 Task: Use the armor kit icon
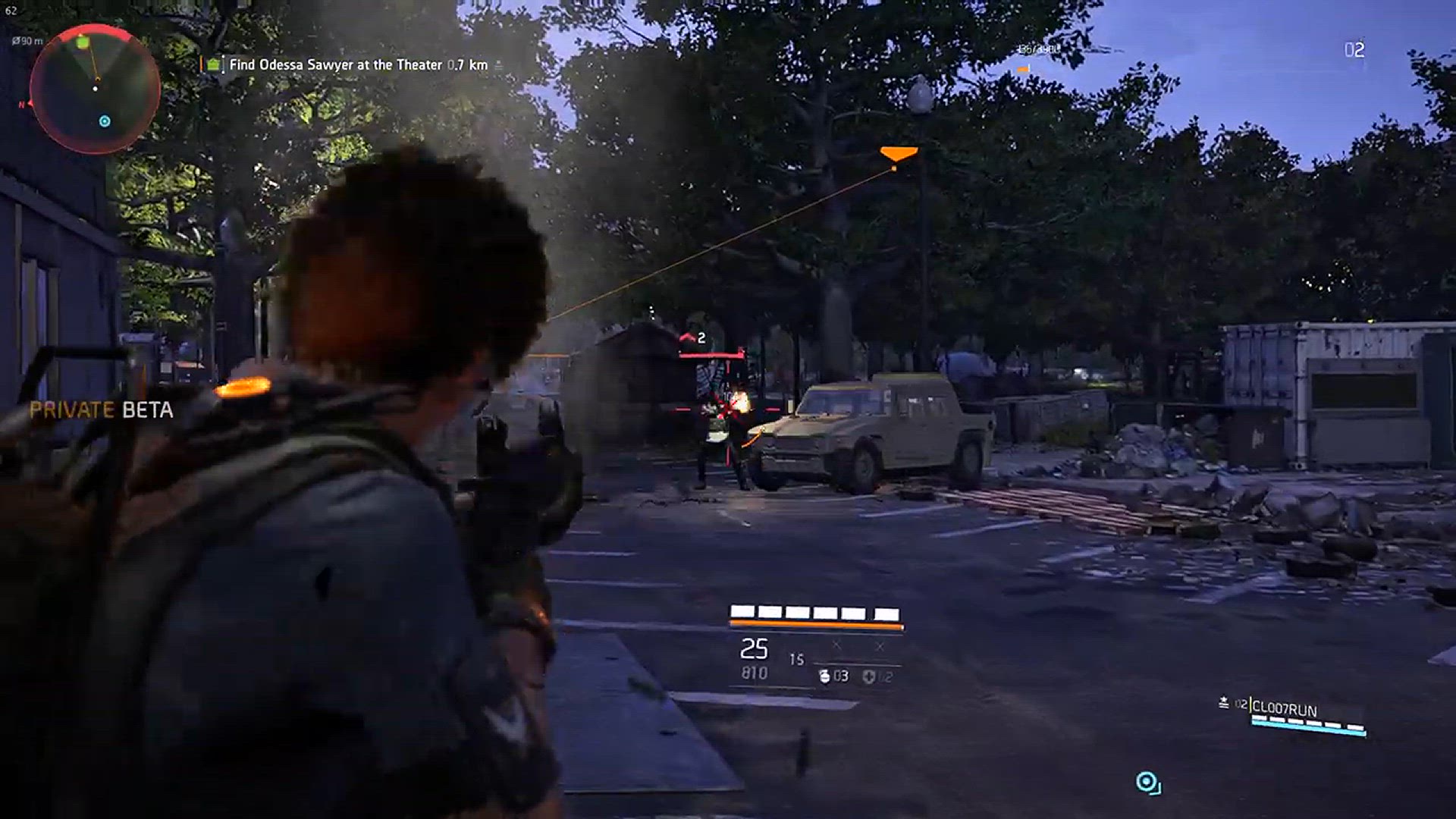pyautogui.click(x=869, y=676)
